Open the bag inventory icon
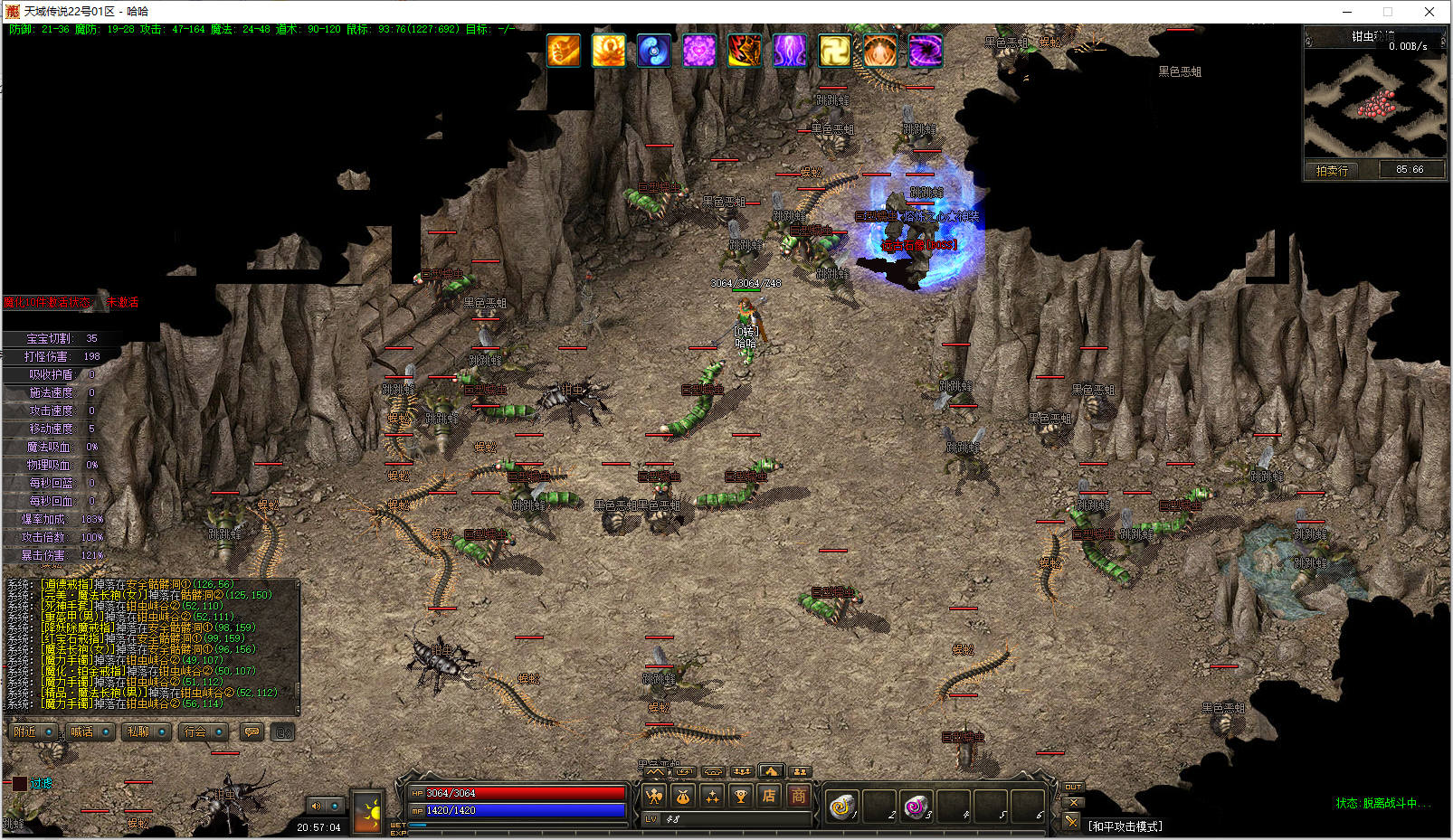Viewport: 1453px width, 840px height. tap(683, 797)
